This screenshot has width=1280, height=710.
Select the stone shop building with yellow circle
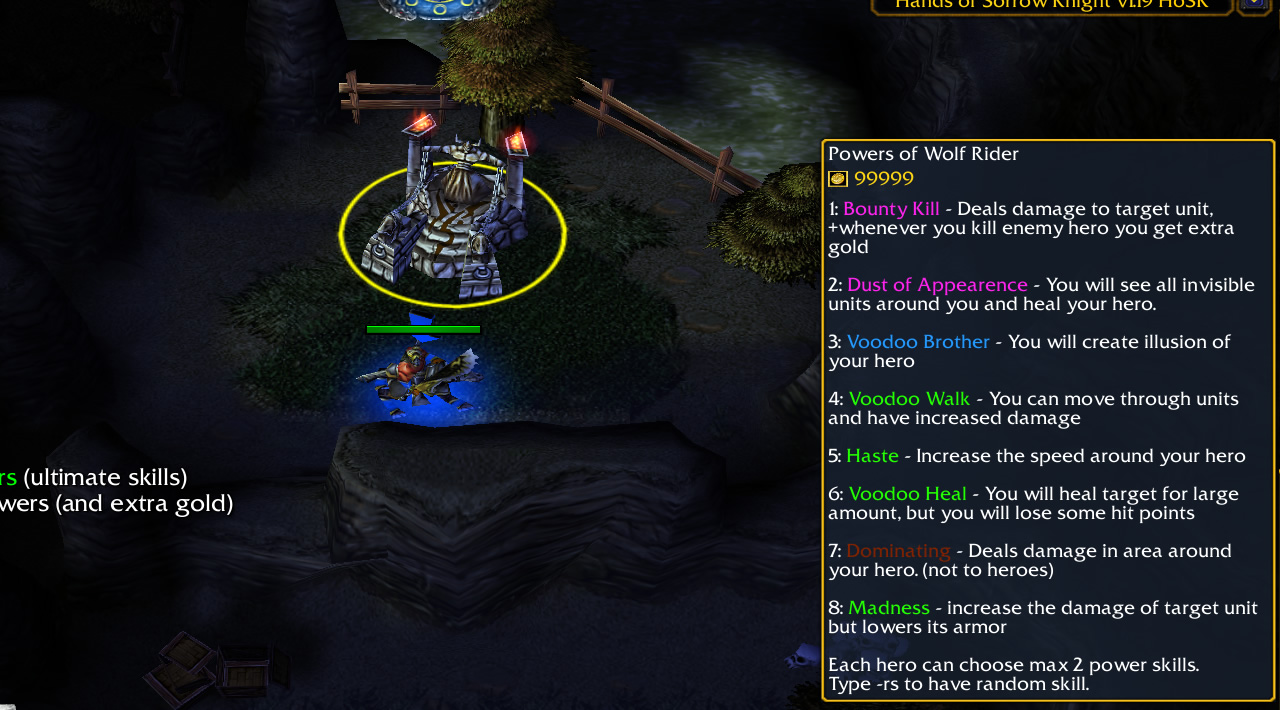pyautogui.click(x=452, y=225)
